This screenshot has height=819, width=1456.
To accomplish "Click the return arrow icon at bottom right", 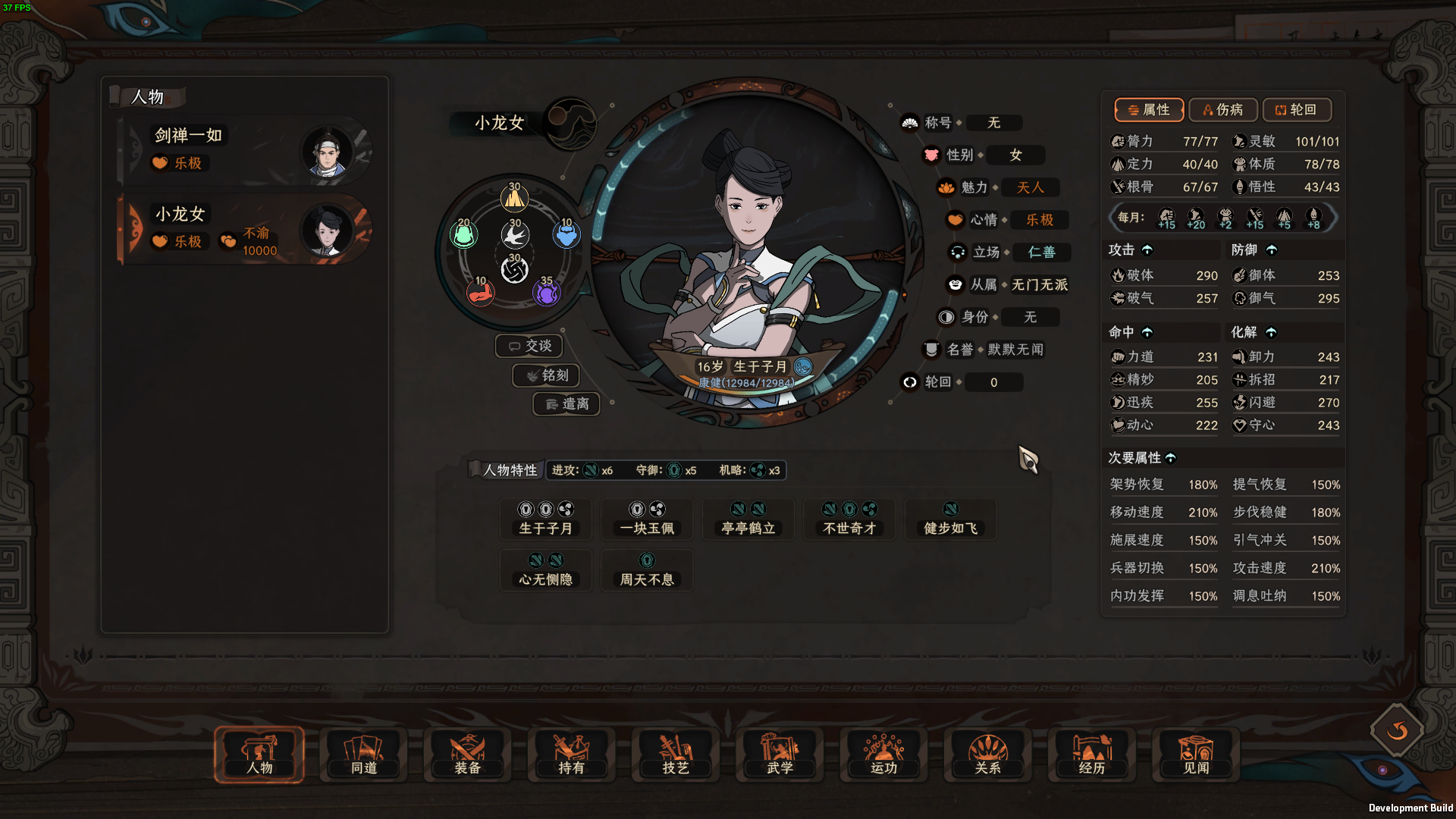I will tap(1396, 732).
